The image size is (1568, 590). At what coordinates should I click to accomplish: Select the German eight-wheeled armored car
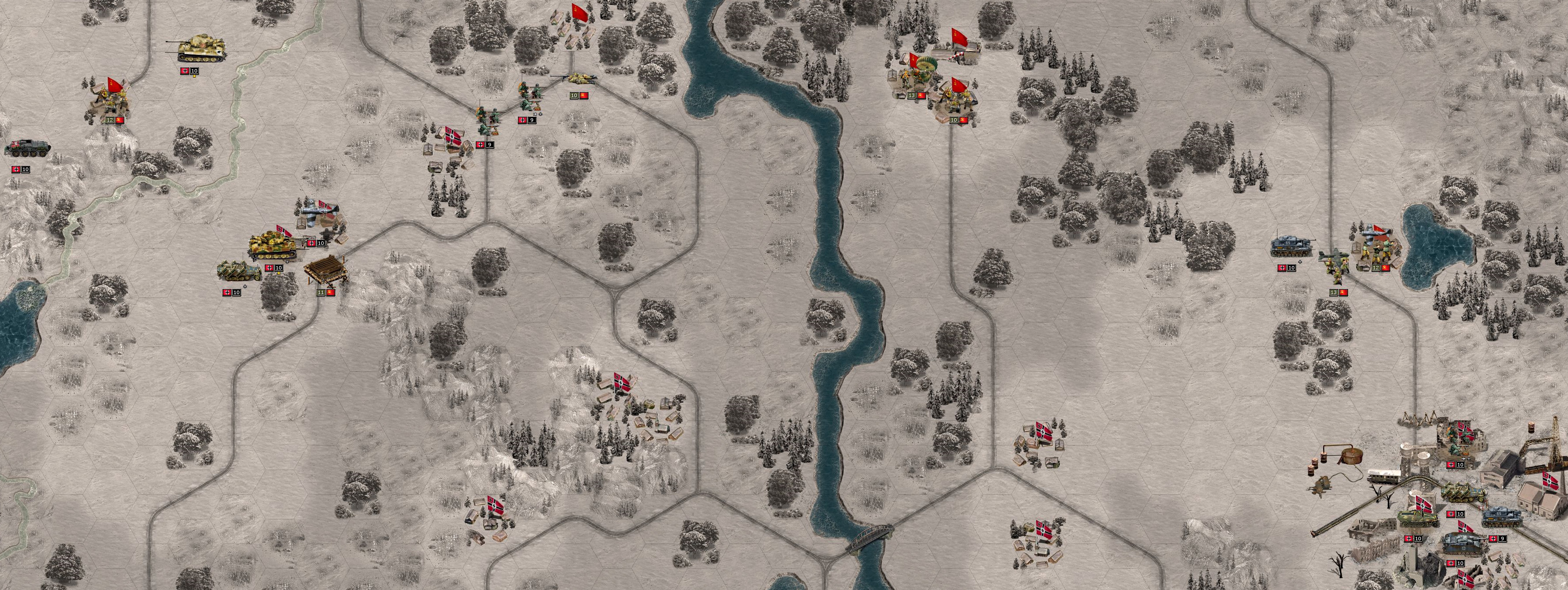tap(28, 149)
